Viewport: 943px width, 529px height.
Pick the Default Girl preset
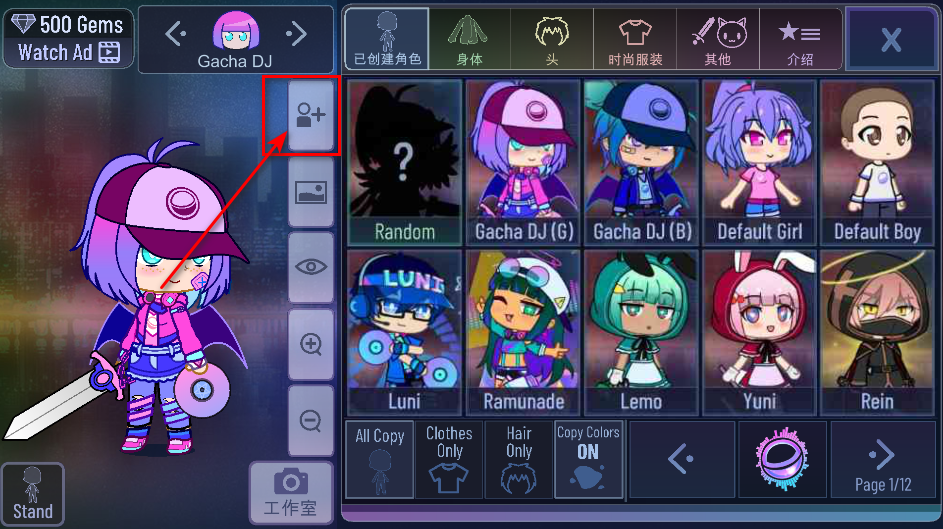click(x=759, y=162)
